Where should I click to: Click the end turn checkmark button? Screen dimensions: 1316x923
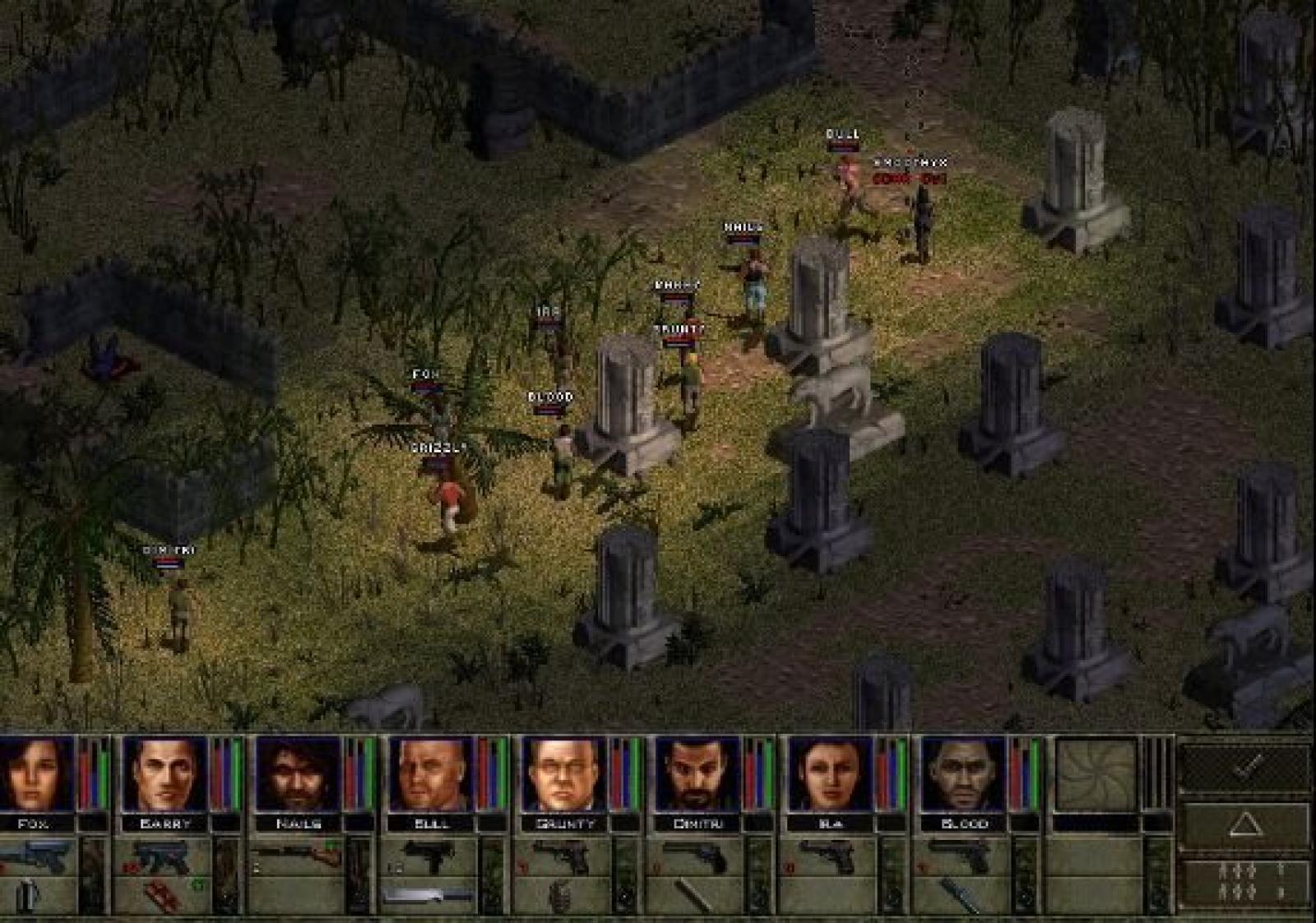coord(1245,767)
